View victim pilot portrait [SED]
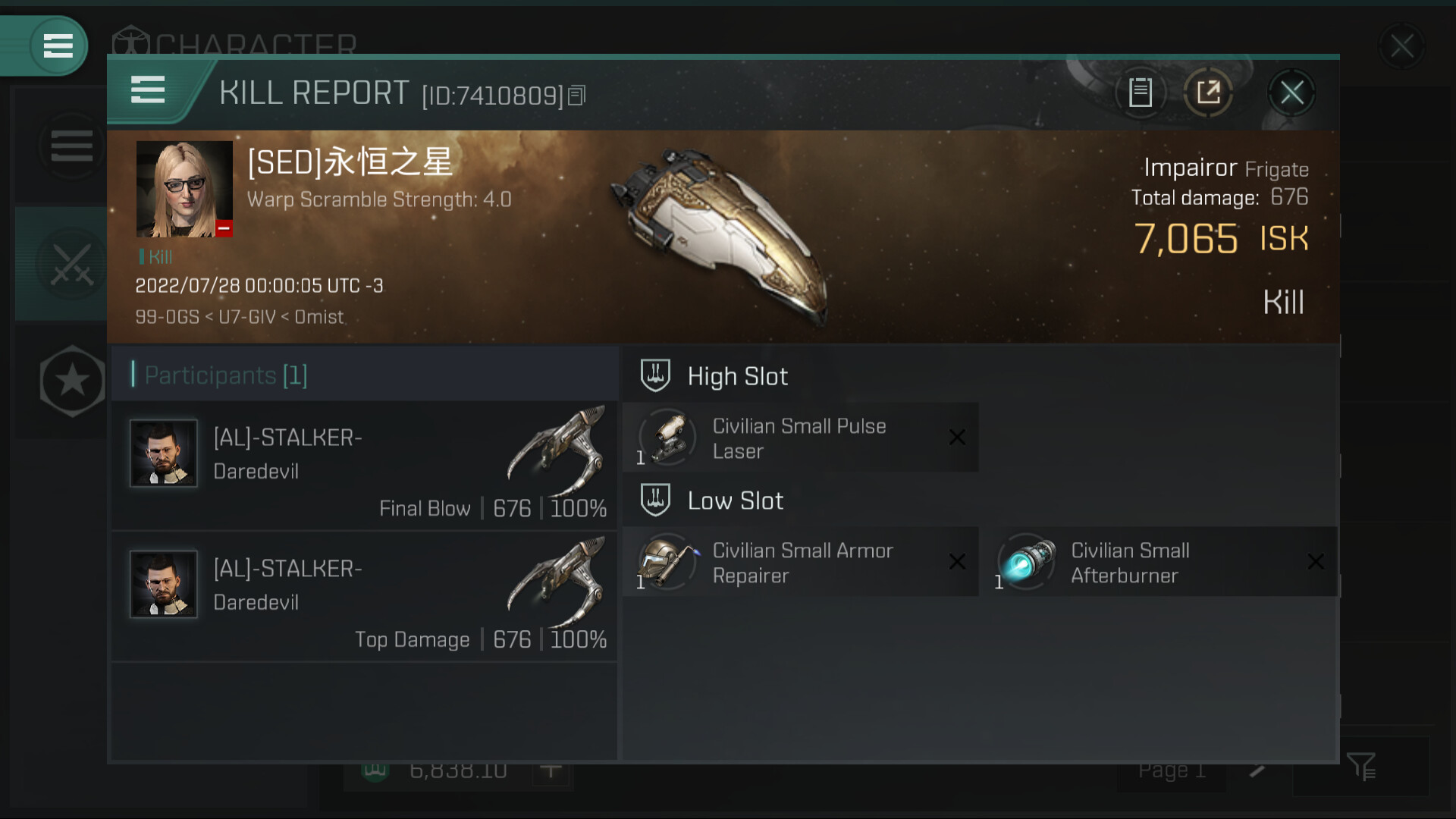Image resolution: width=1456 pixels, height=819 pixels. (x=184, y=189)
